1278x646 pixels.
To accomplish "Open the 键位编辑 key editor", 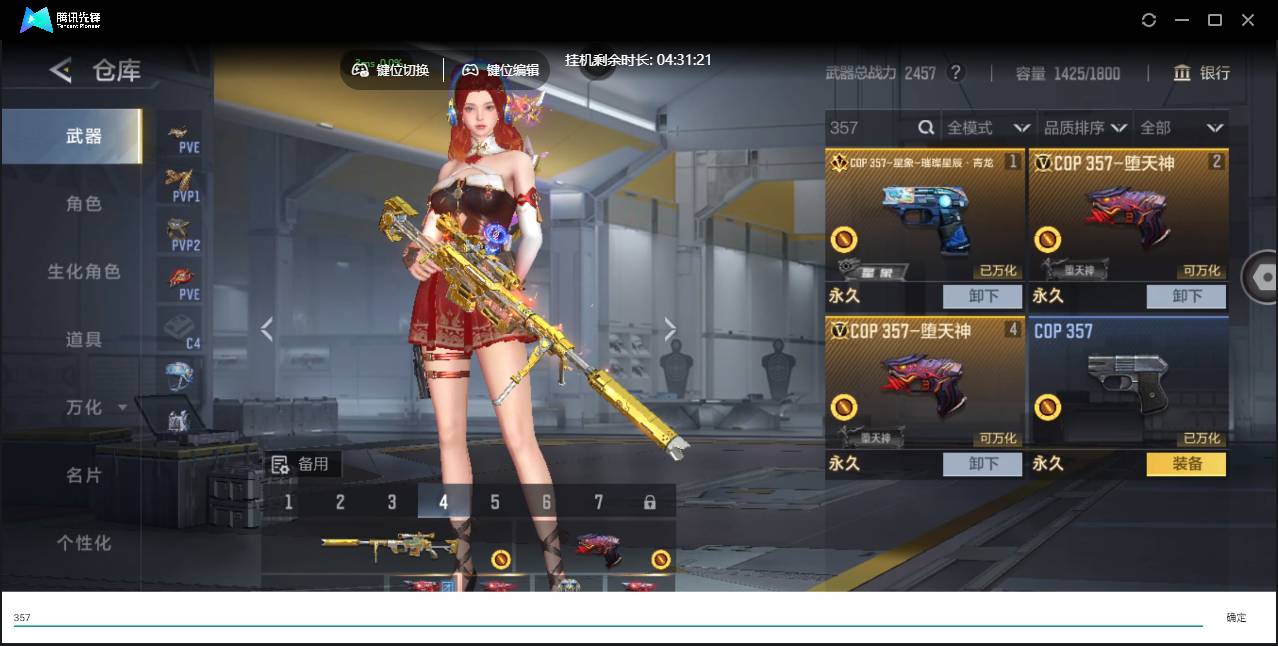I will click(500, 70).
